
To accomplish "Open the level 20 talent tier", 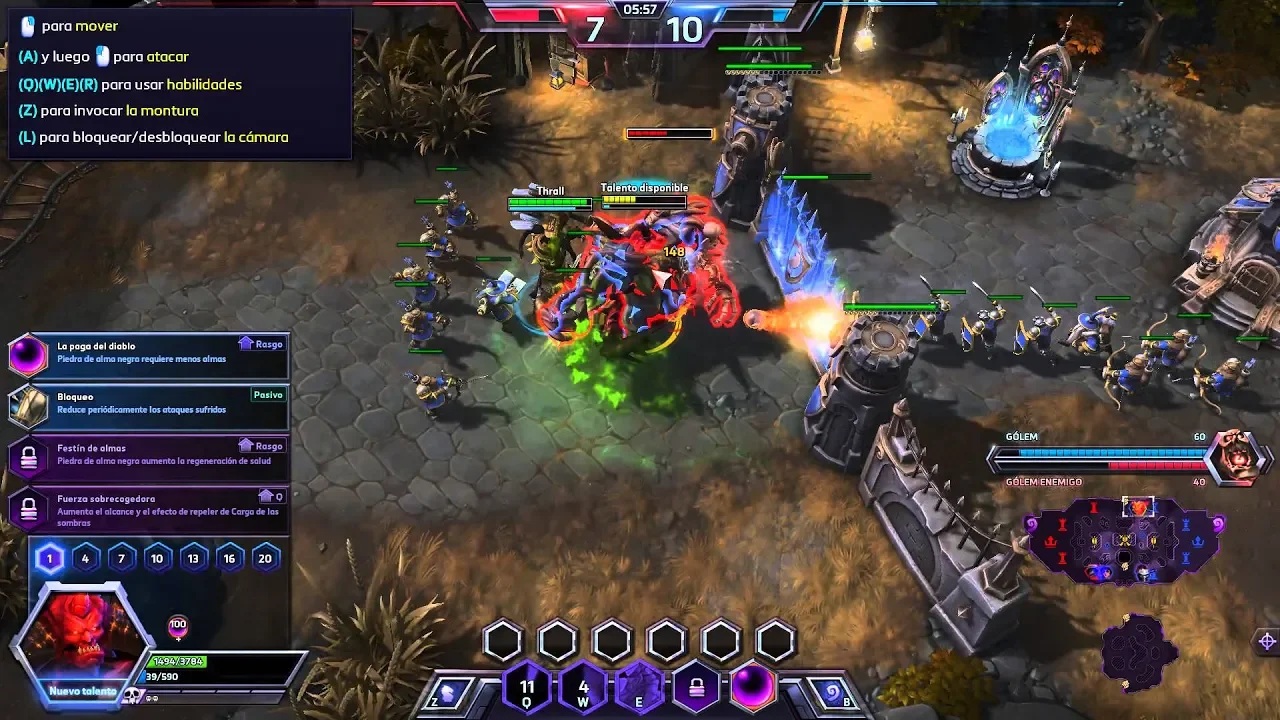I will coord(265,559).
